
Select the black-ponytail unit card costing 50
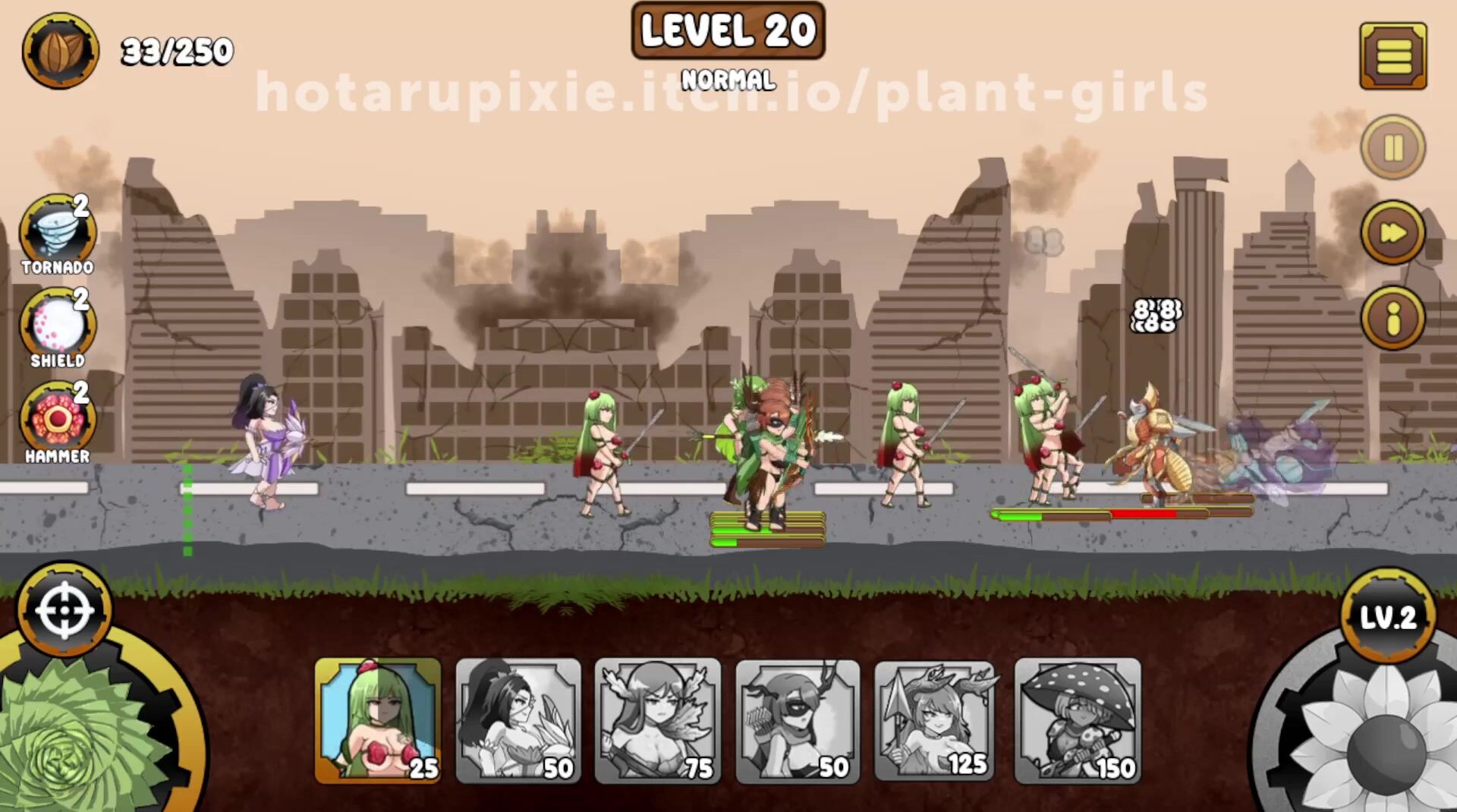pyautogui.click(x=518, y=720)
